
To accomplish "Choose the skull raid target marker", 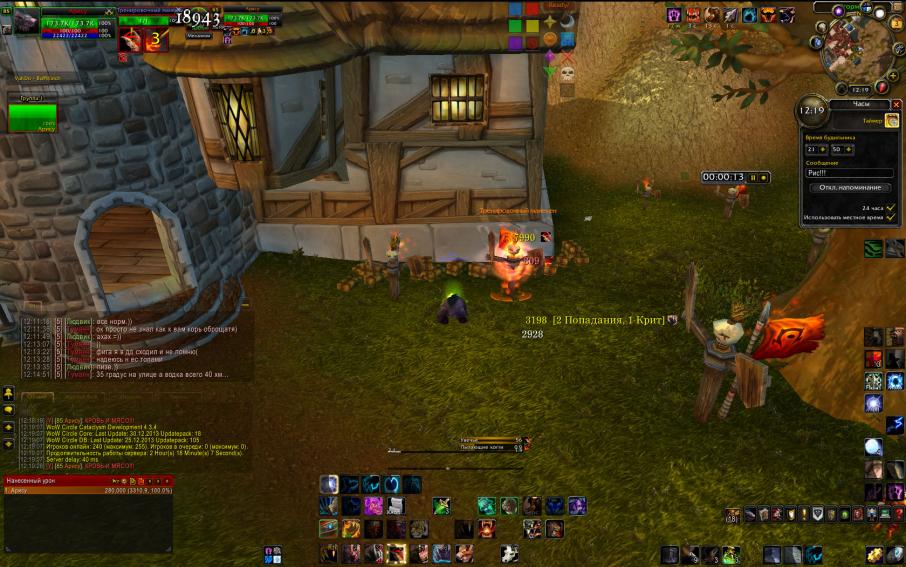I will (566, 73).
